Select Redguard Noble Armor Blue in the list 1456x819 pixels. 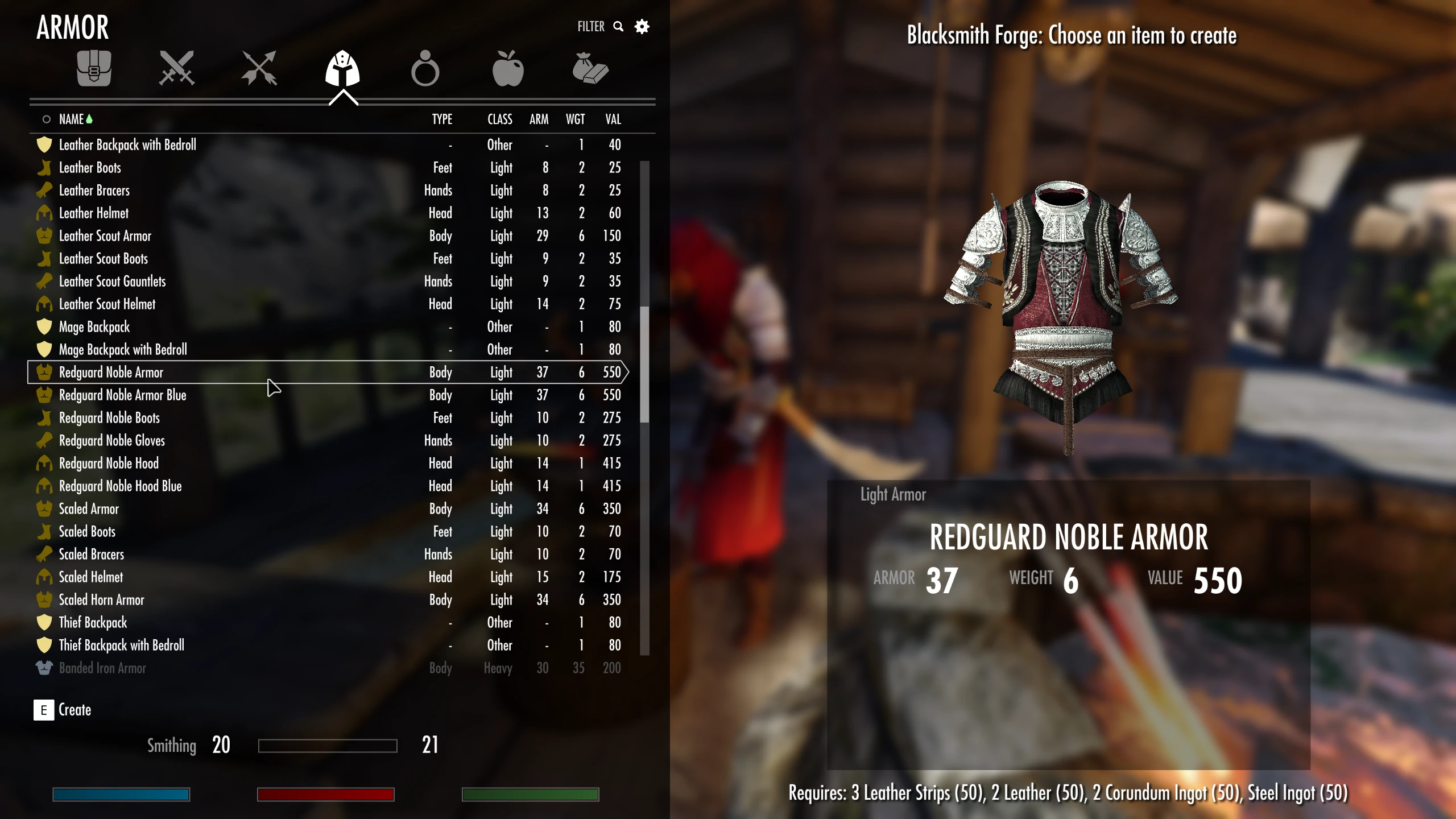123,395
